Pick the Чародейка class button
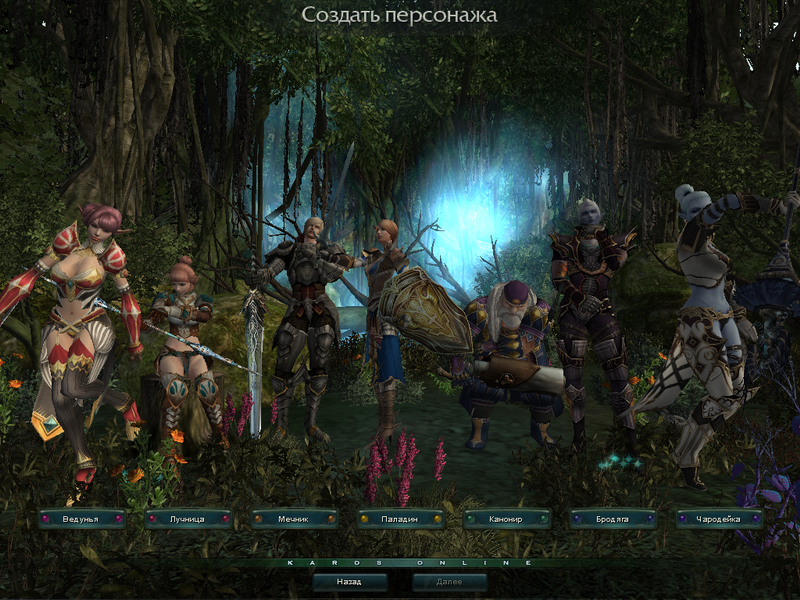The height and width of the screenshot is (600, 800). pos(719,519)
